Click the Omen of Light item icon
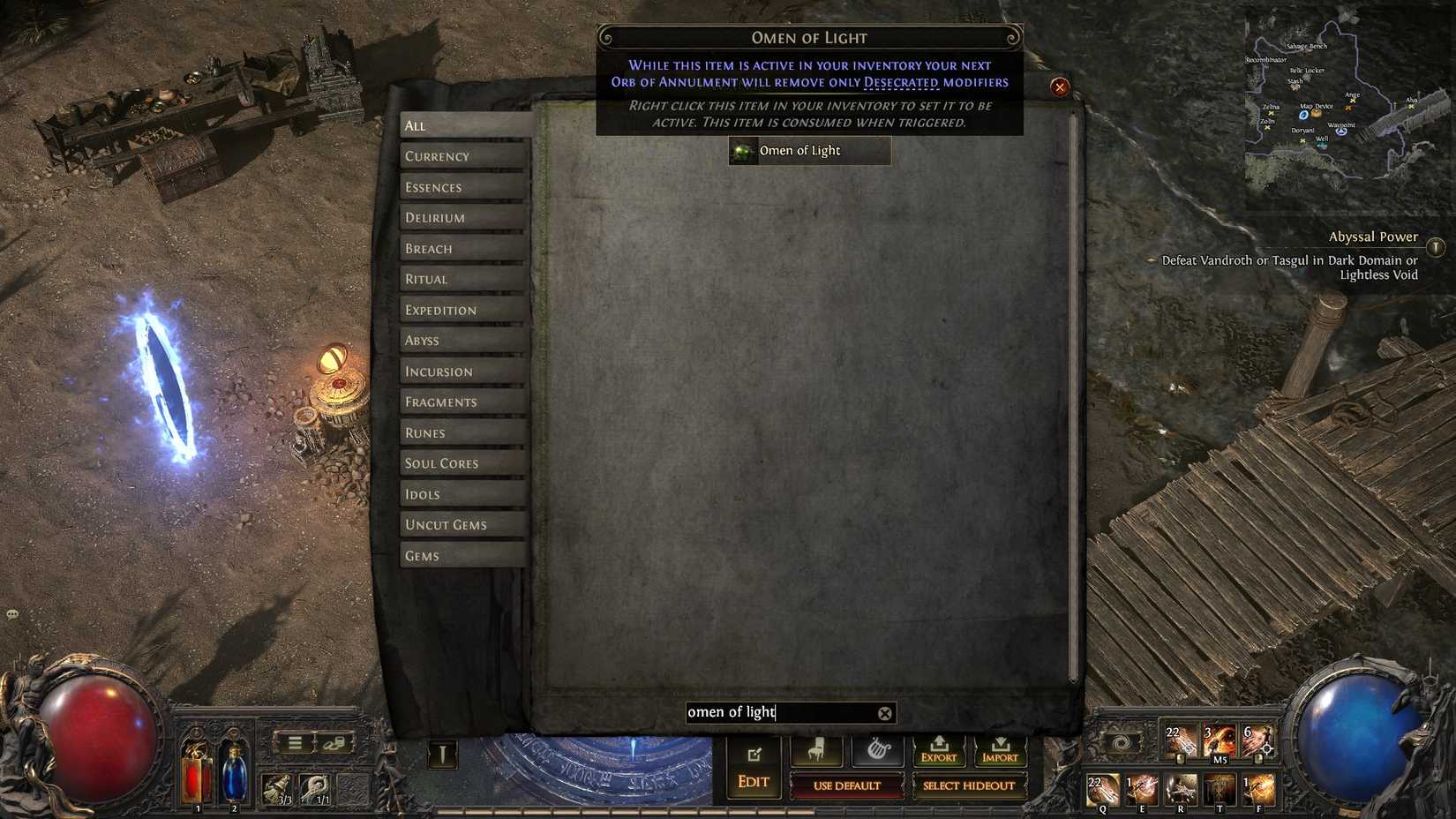The image size is (1456, 819). 742,151
